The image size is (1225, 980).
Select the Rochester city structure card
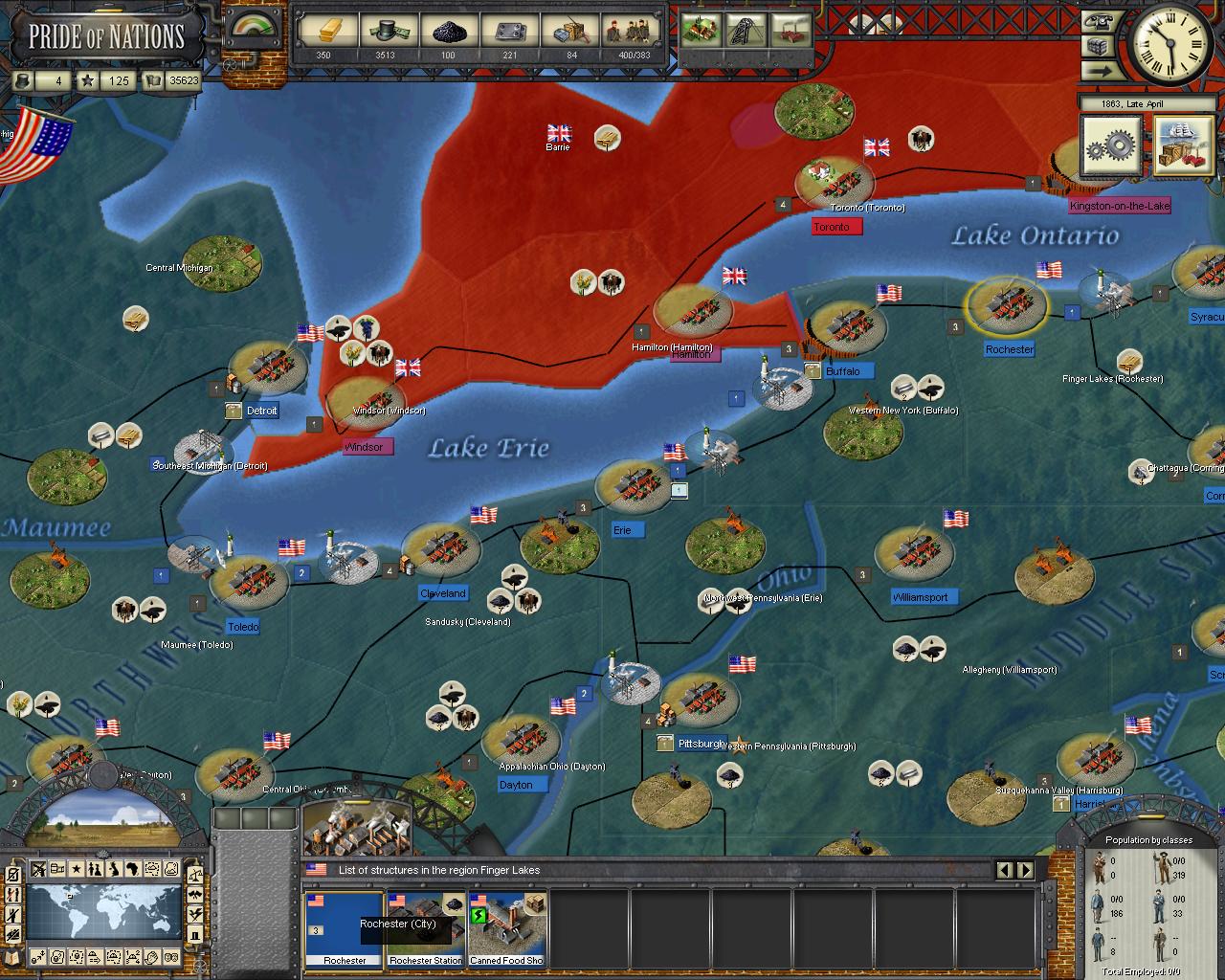coord(344,928)
